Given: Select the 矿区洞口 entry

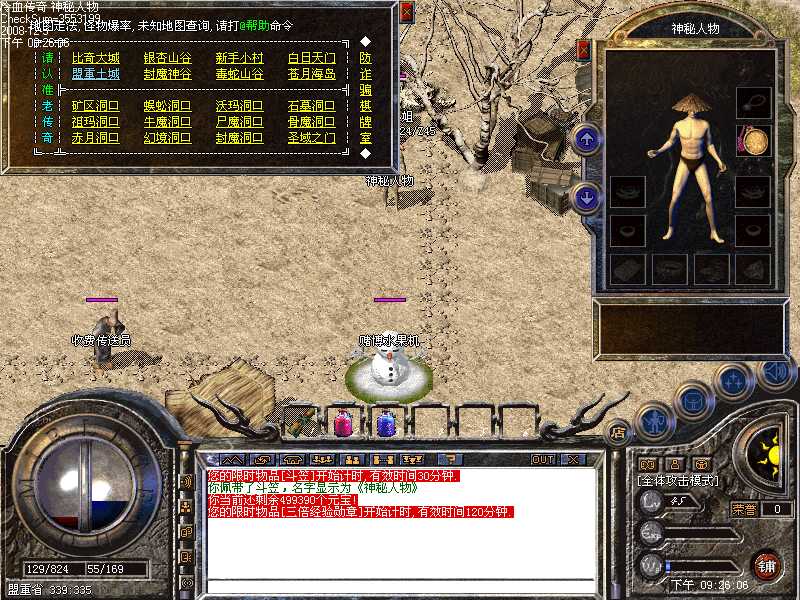Looking at the screenshot, I should click(x=95, y=106).
